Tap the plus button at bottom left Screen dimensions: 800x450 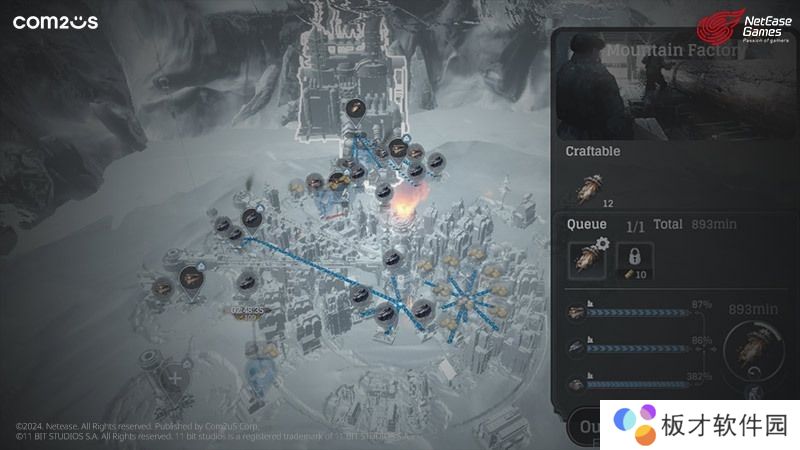(x=176, y=379)
